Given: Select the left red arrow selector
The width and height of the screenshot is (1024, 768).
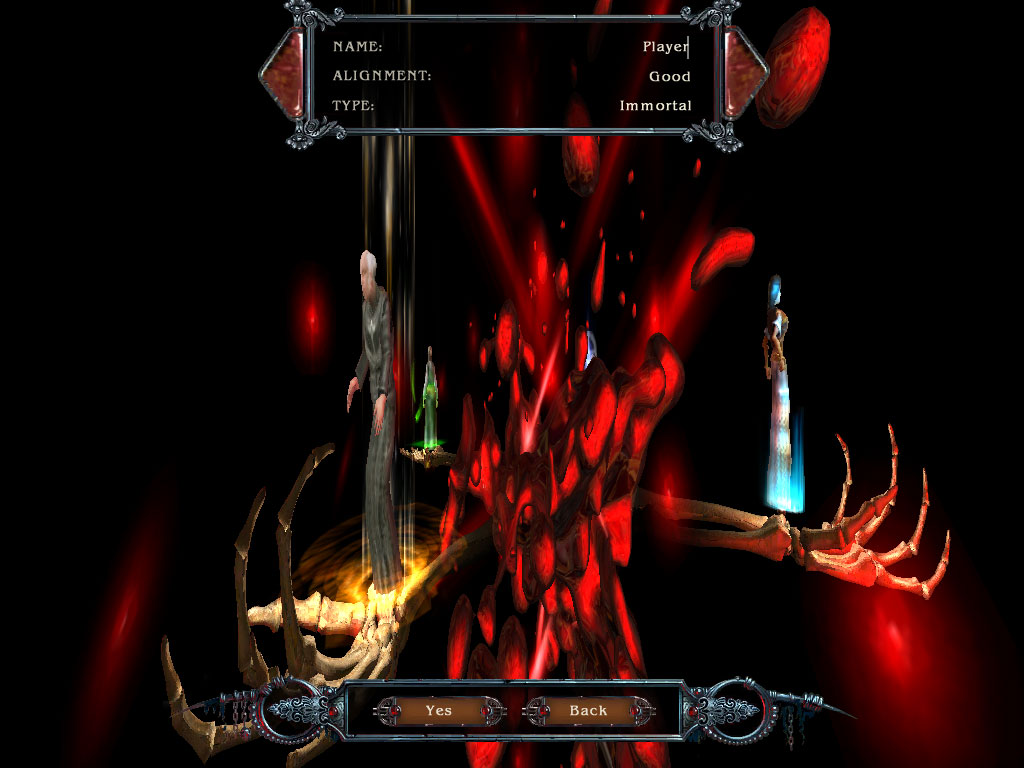Looking at the screenshot, I should 282,72.
